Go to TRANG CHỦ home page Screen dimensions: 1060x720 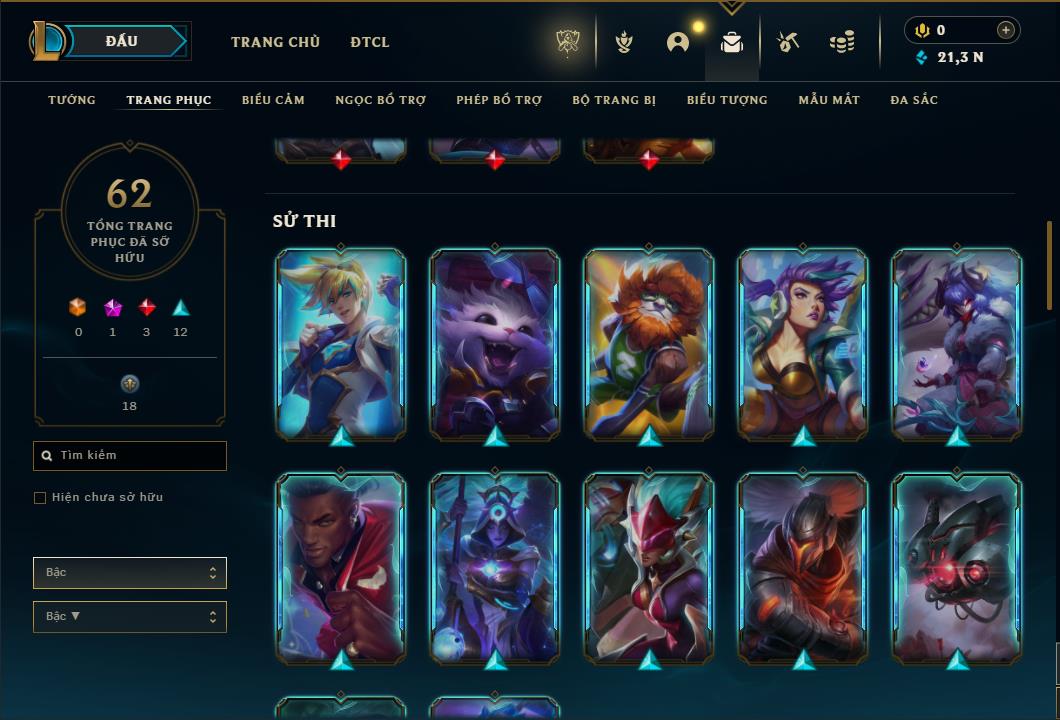point(275,42)
